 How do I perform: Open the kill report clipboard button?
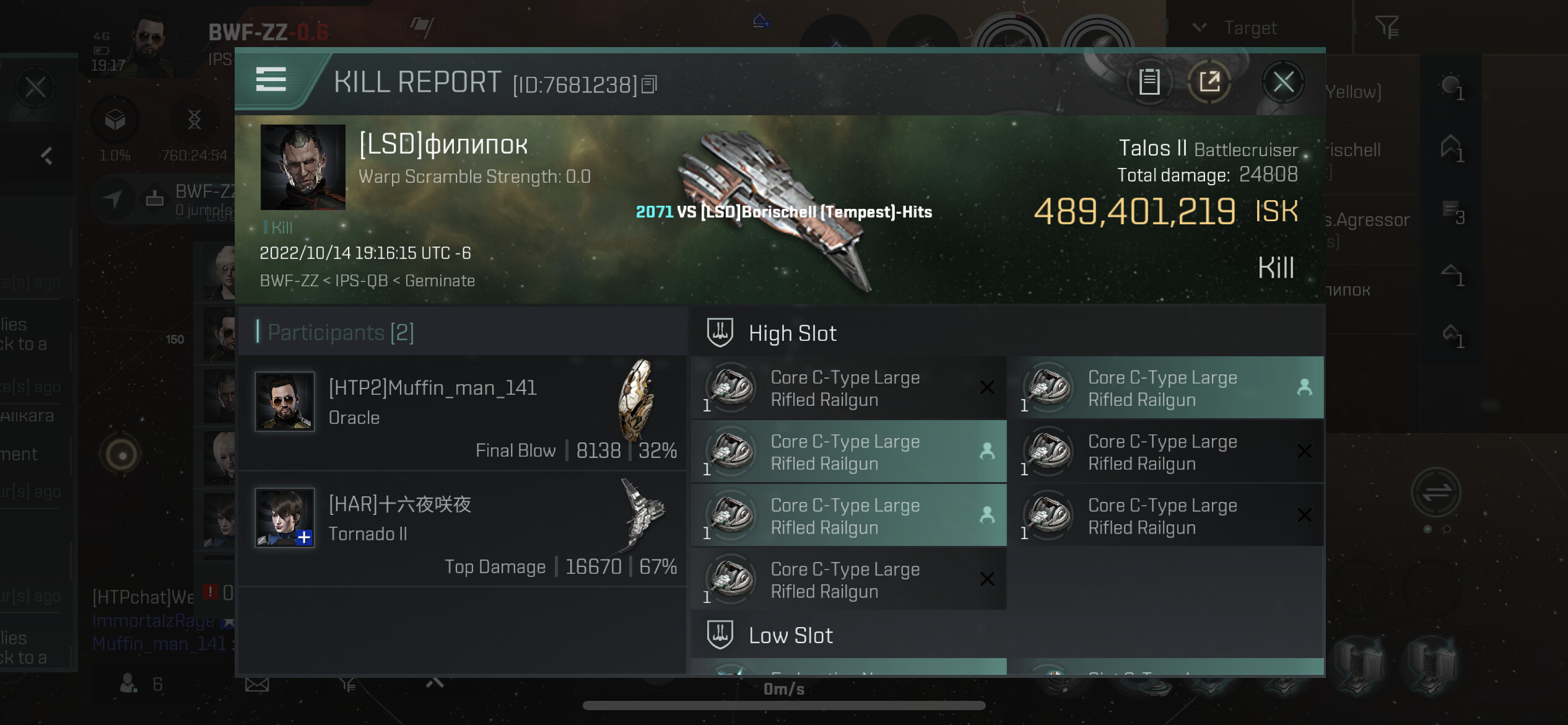(x=1149, y=82)
